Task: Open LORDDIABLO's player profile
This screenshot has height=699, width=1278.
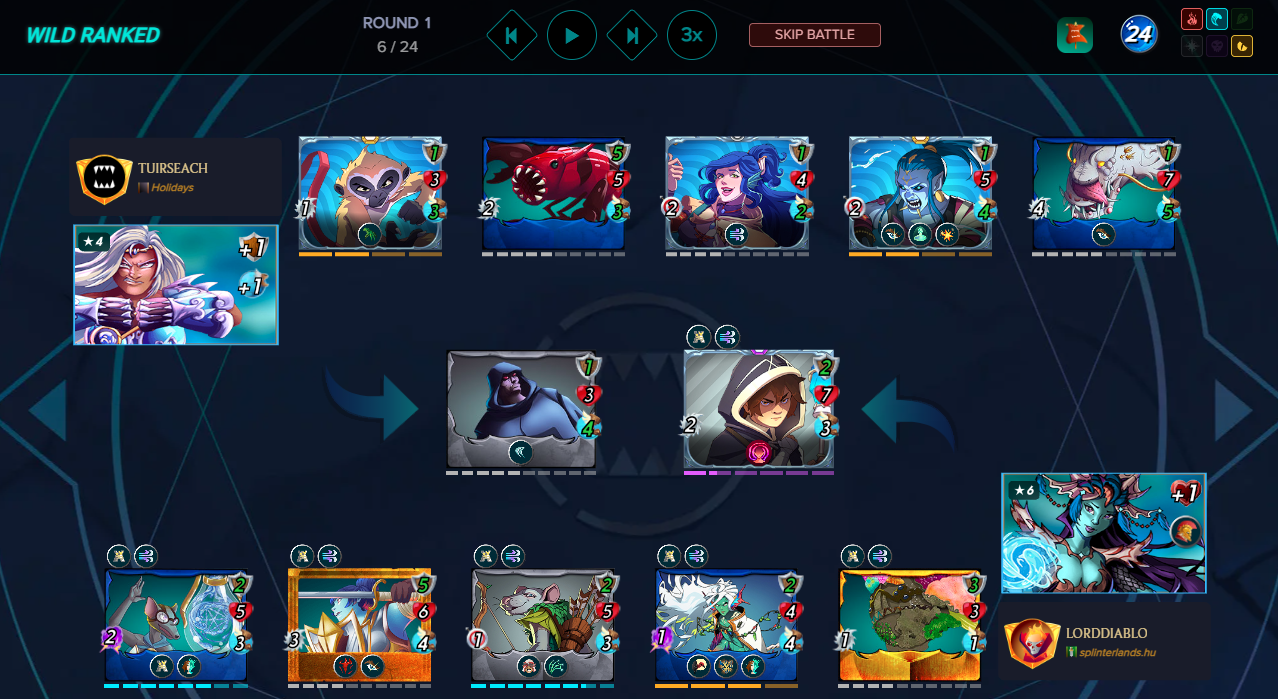Action: (x=1104, y=641)
